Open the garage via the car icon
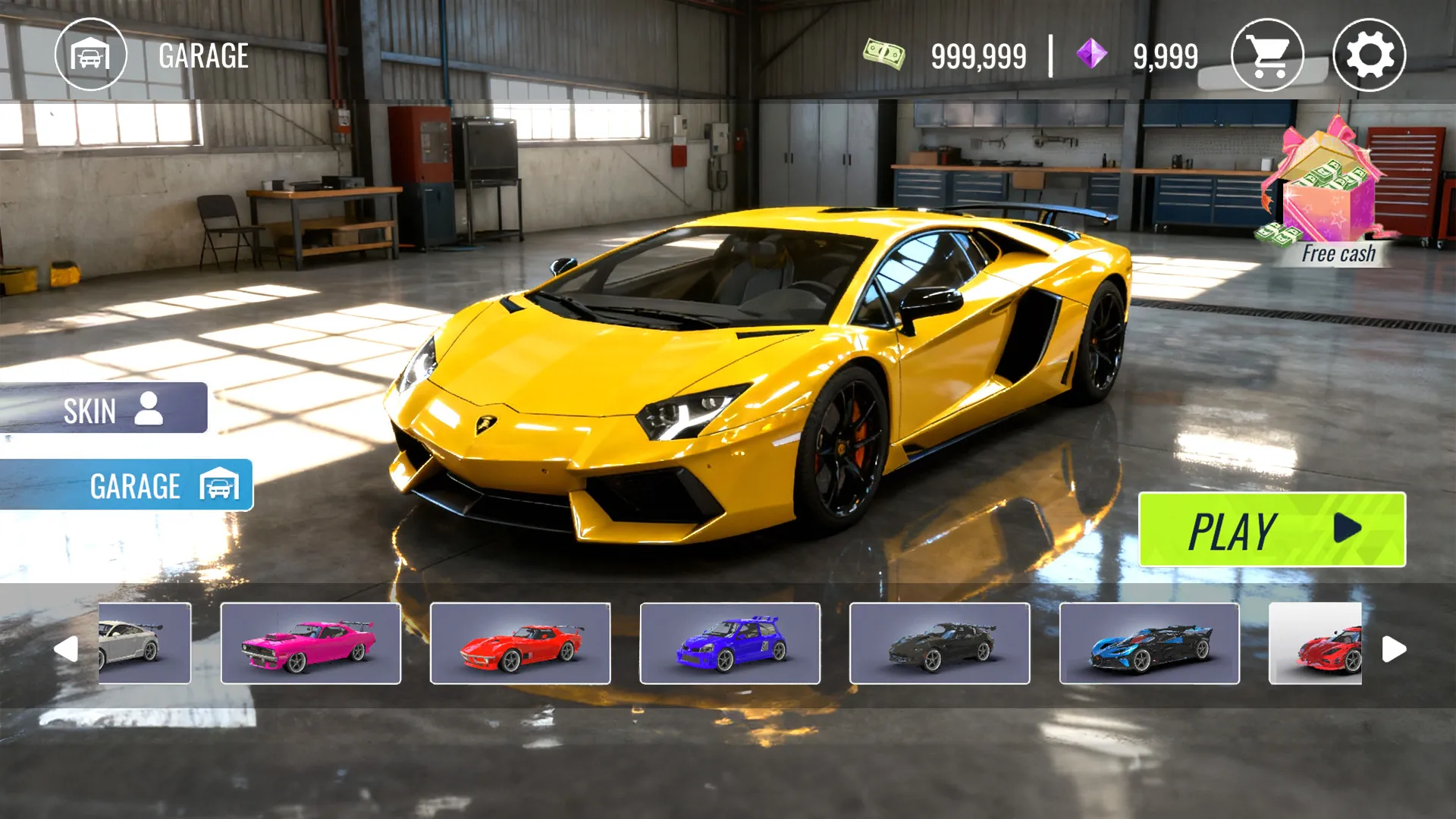This screenshot has height=819, width=1456. (90, 55)
